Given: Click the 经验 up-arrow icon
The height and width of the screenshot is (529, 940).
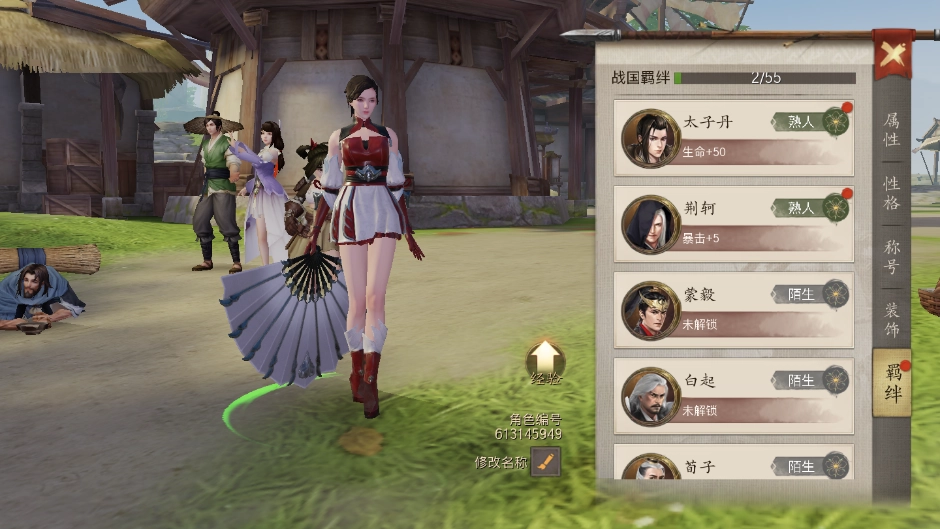Looking at the screenshot, I should 545,358.
